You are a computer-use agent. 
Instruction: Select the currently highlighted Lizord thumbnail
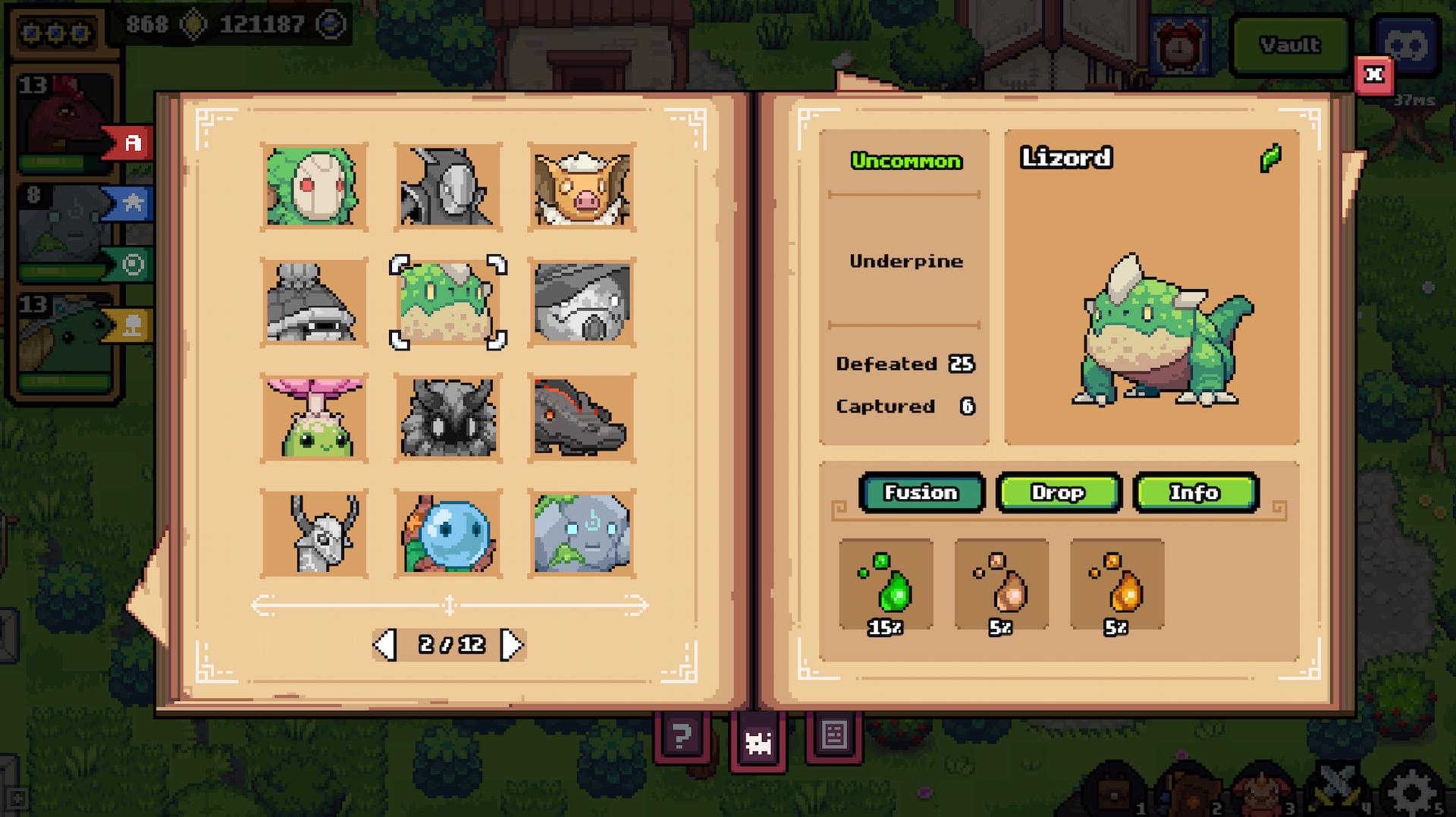448,303
